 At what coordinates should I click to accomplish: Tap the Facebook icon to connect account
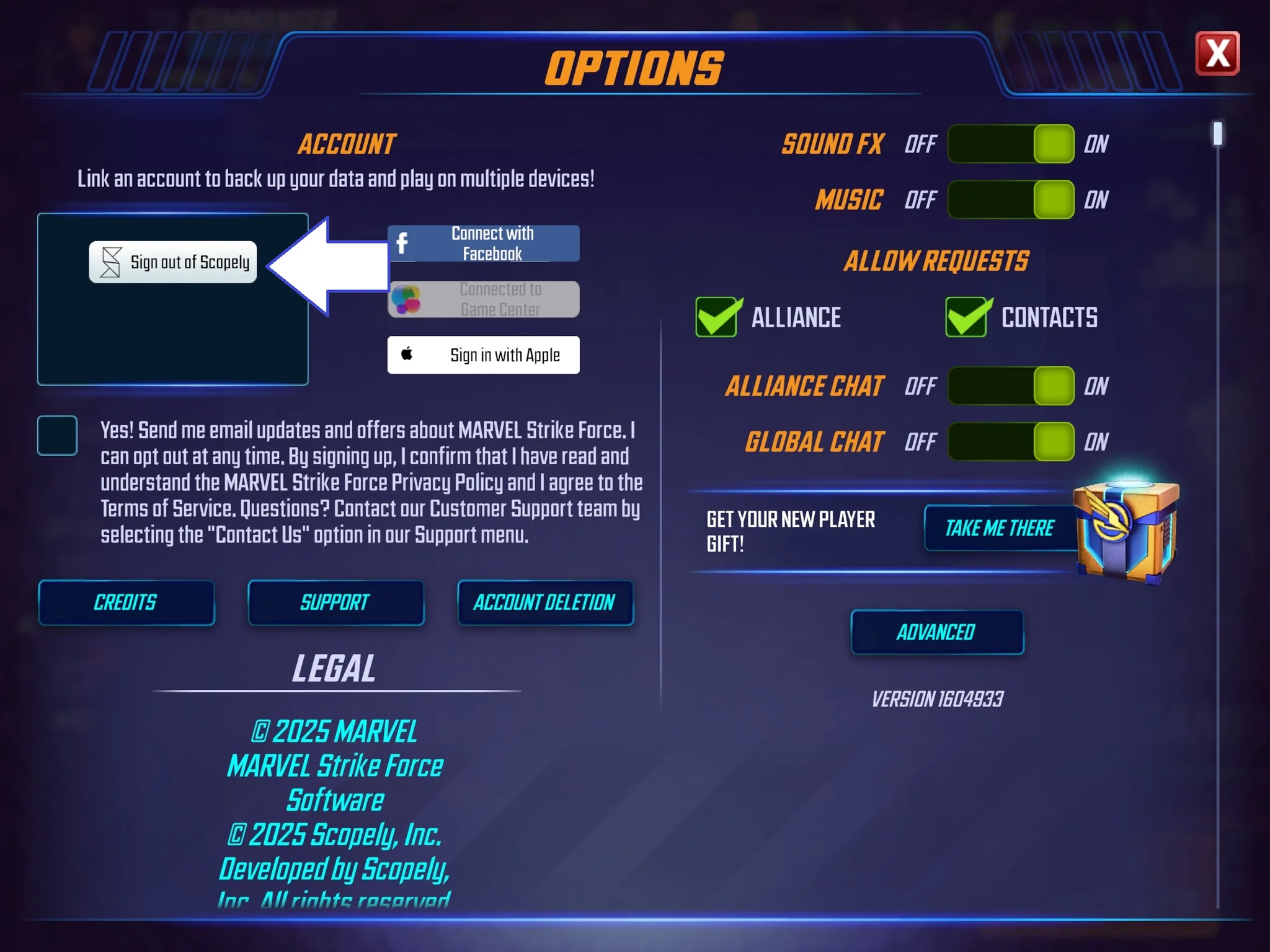(x=403, y=243)
